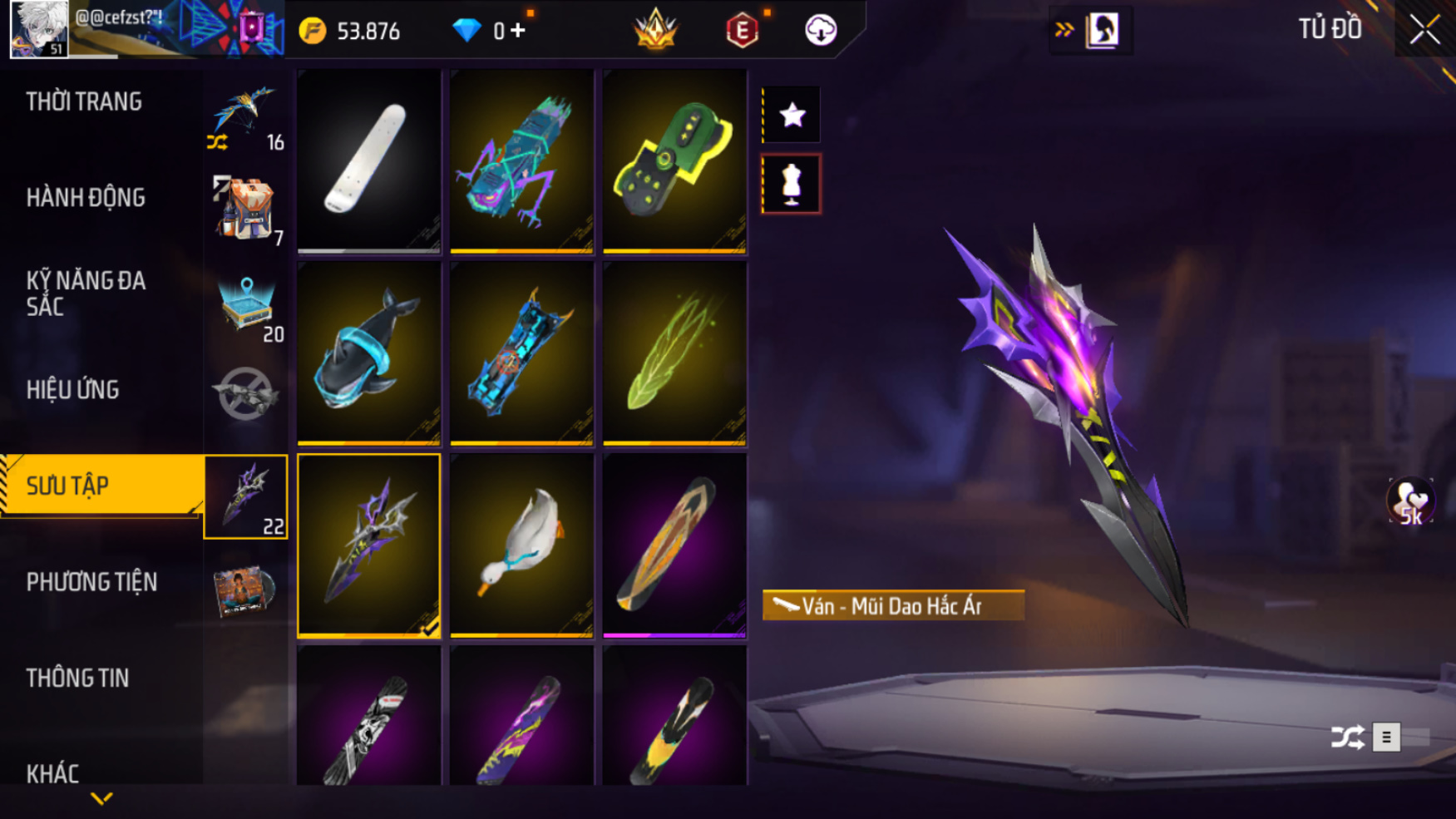Select the white duck surfboard

521,545
